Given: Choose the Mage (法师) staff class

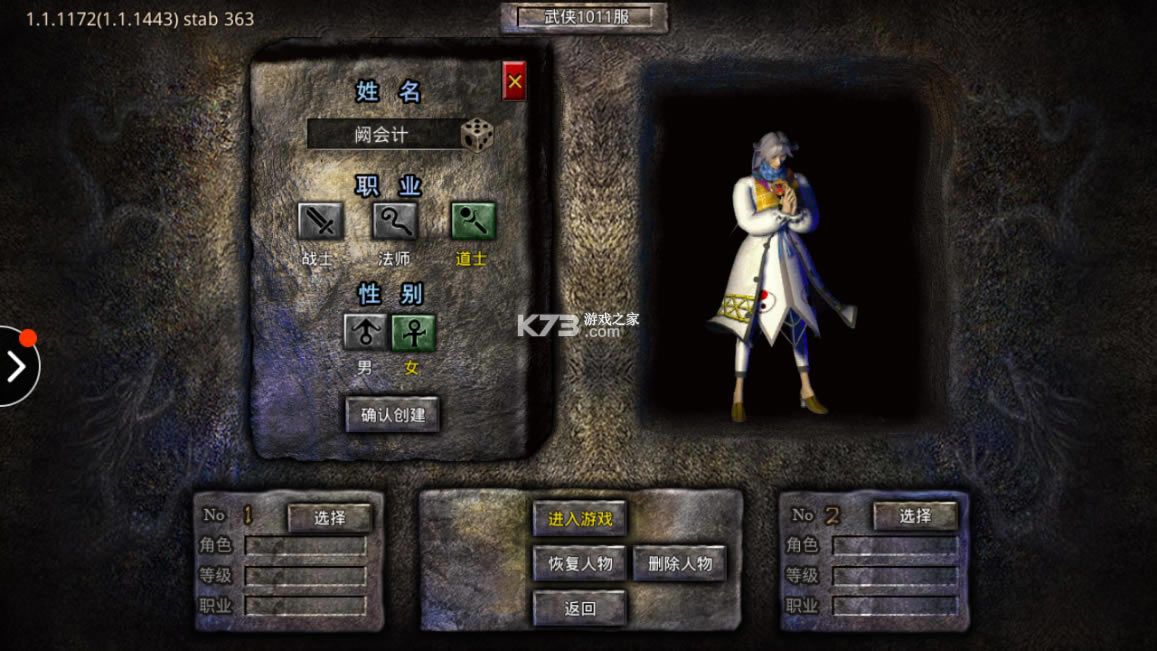Looking at the screenshot, I should click(396, 221).
